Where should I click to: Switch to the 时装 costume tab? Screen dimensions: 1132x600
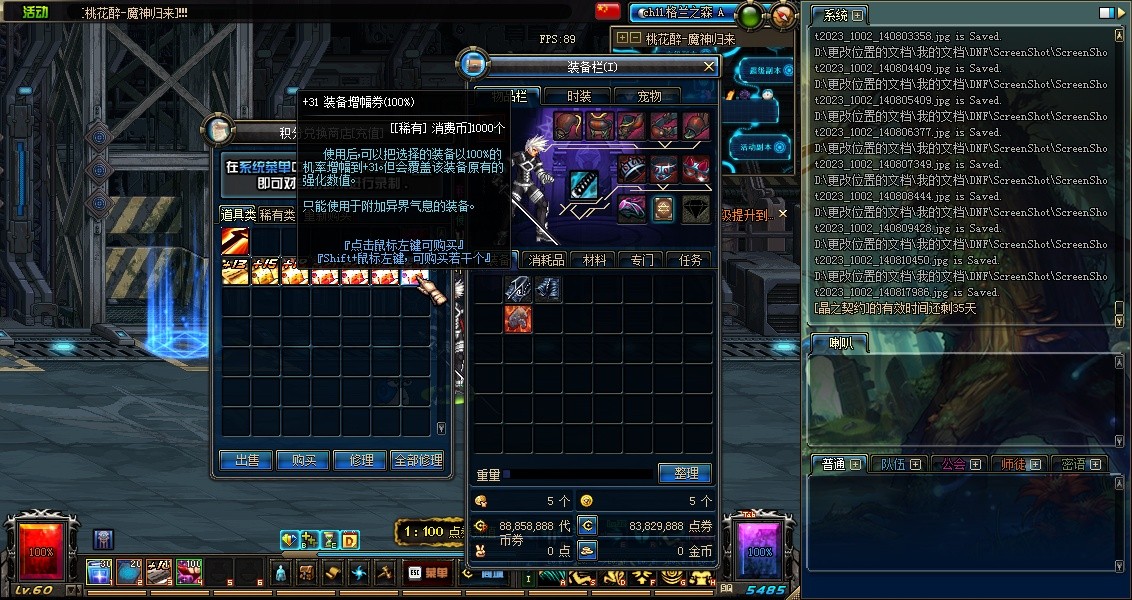(579, 96)
